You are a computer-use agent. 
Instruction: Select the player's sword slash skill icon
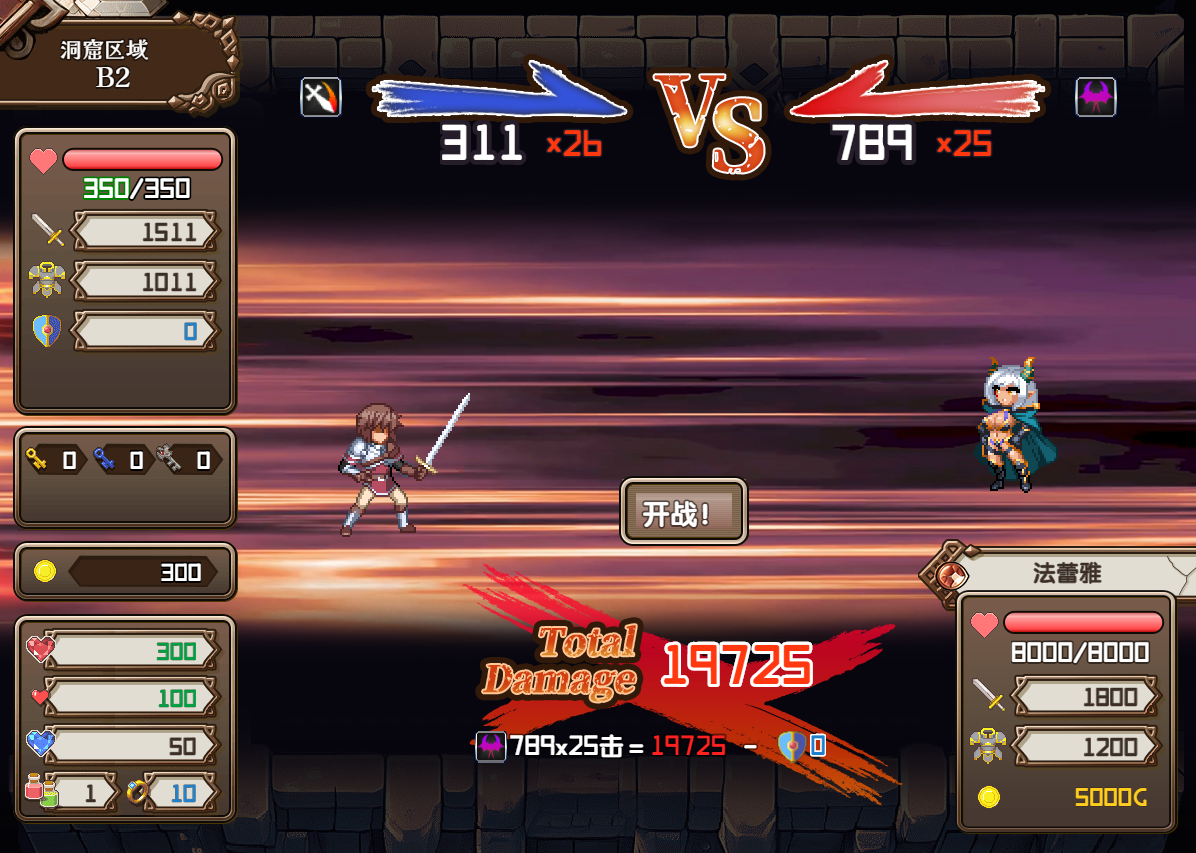tap(321, 97)
